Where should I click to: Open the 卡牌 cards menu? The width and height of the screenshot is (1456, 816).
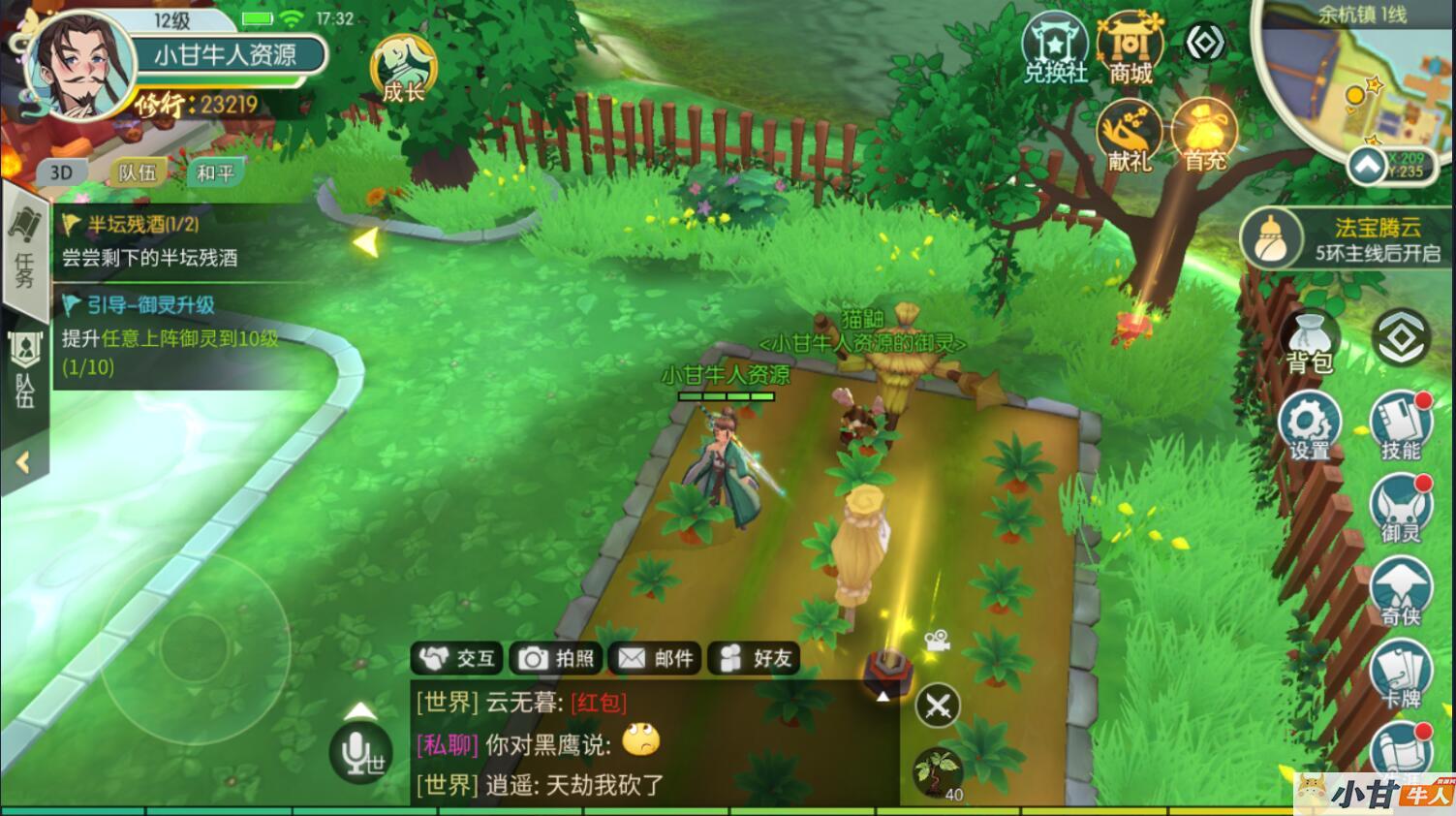1401,675
